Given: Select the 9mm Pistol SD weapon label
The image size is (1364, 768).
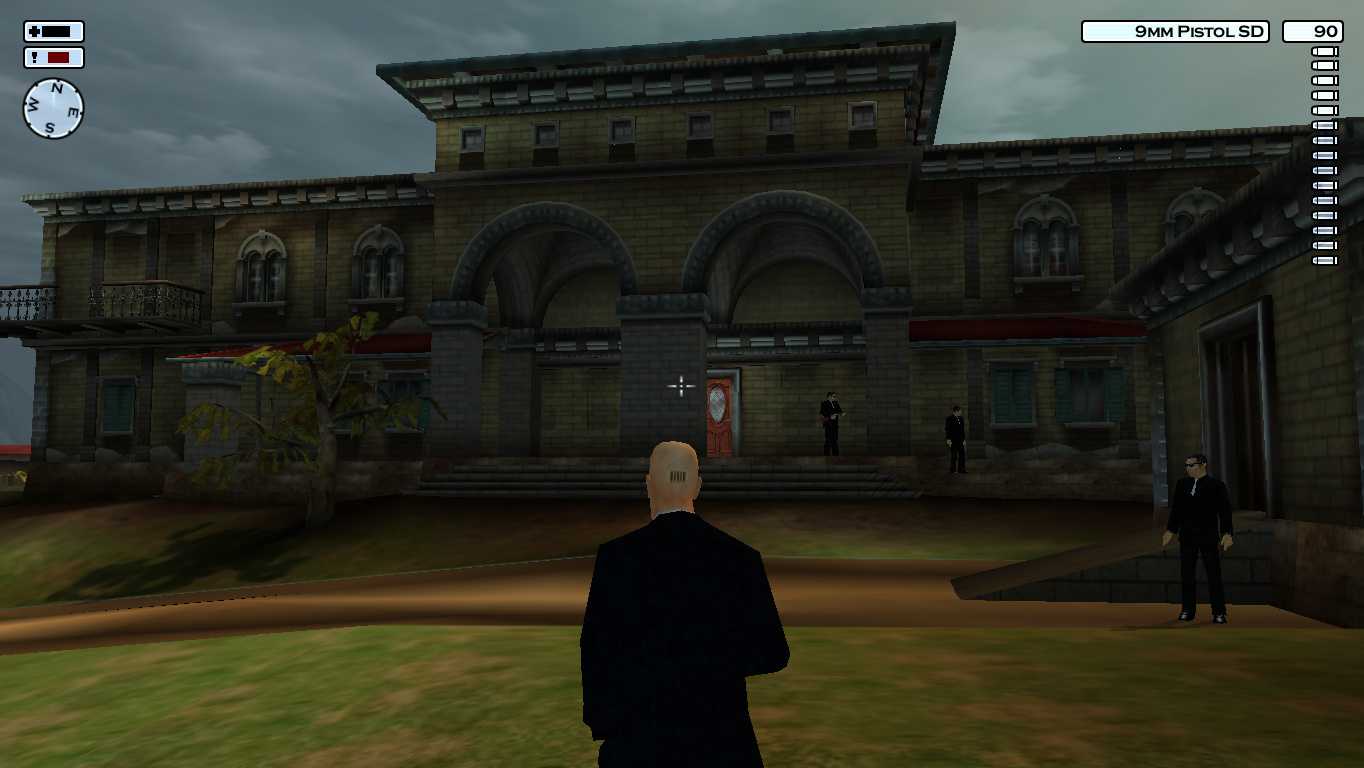Looking at the screenshot, I should pyautogui.click(x=1174, y=32).
